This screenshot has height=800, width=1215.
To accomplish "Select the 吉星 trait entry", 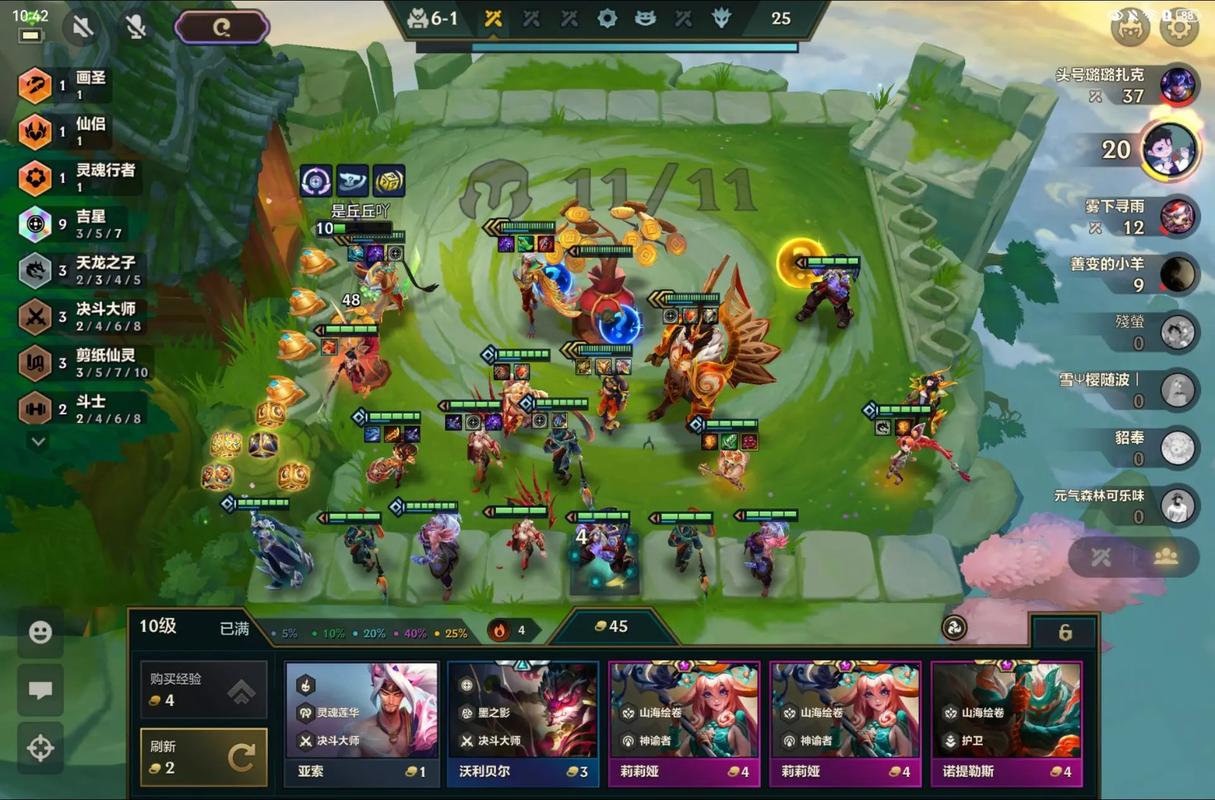I will tap(78, 224).
